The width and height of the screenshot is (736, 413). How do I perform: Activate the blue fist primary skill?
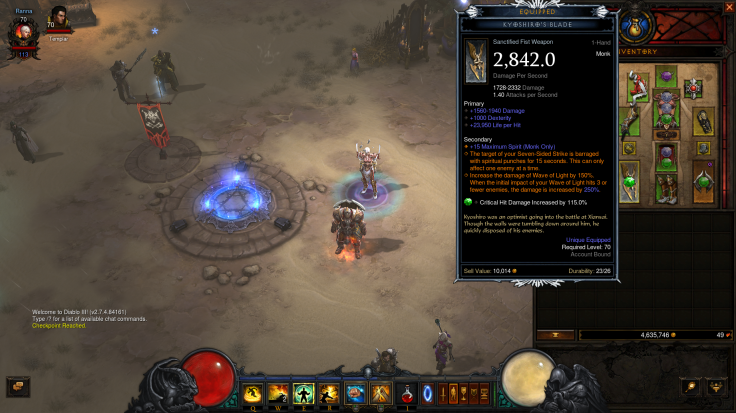pos(355,393)
